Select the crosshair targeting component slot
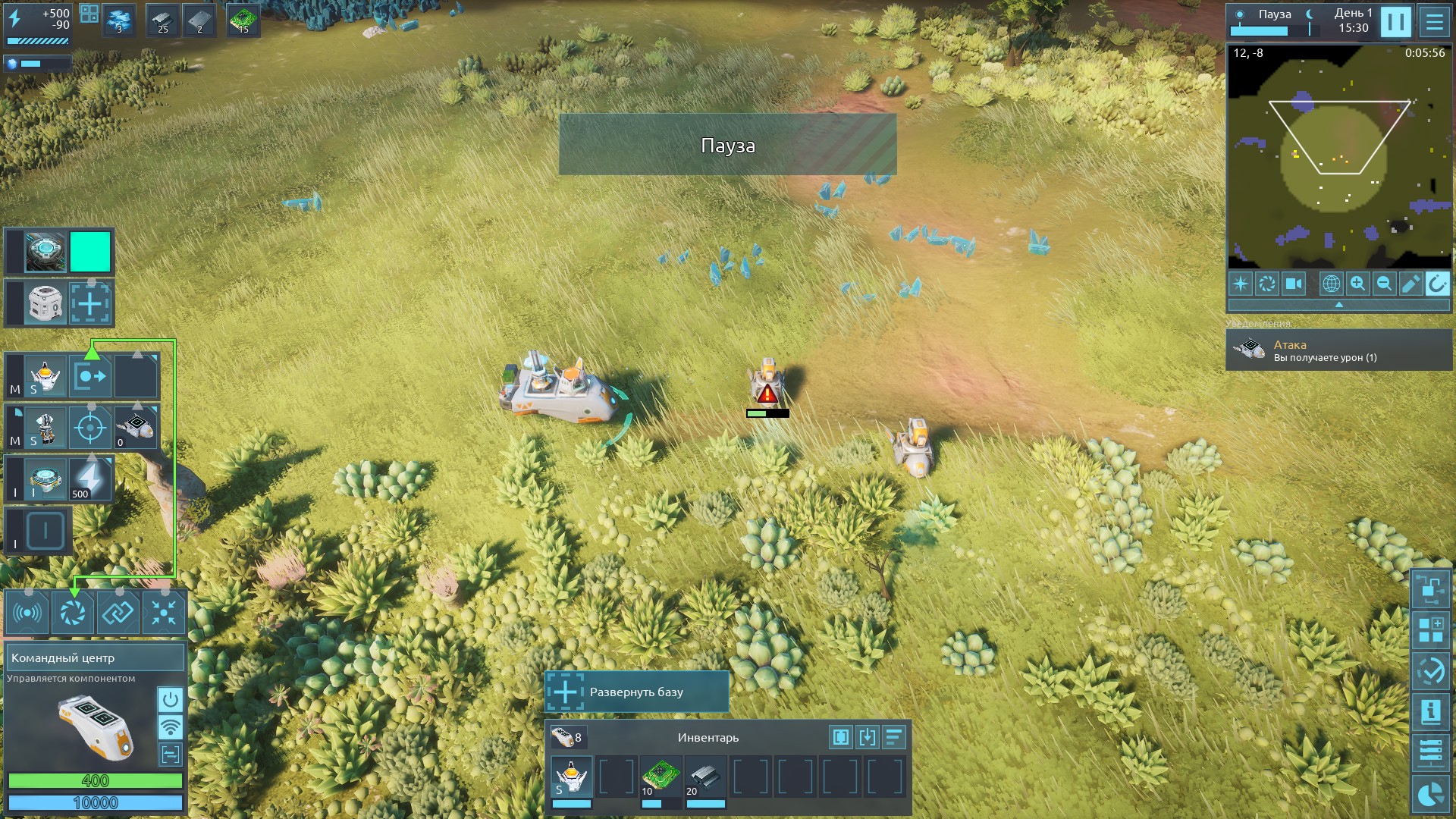This screenshot has width=1456, height=819. point(90,428)
